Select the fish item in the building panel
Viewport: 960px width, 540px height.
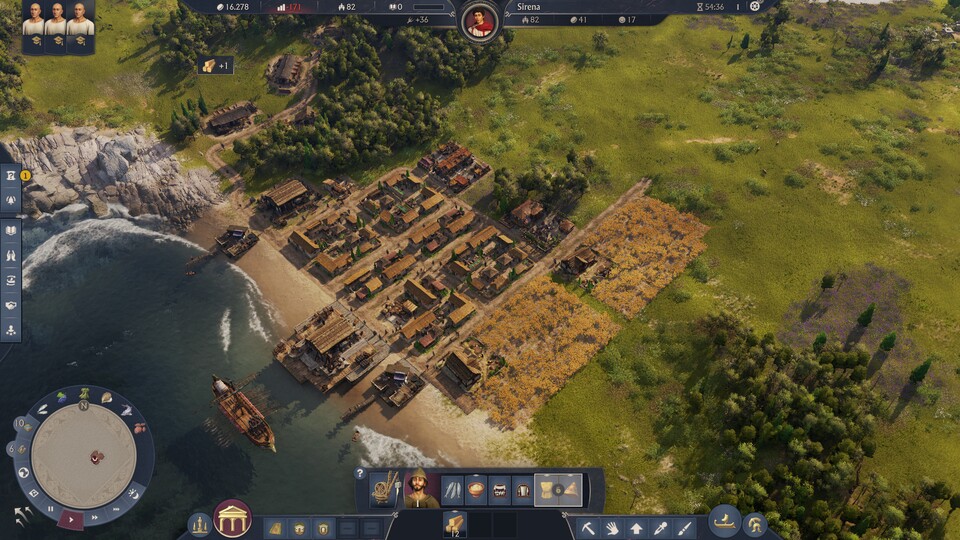(x=454, y=490)
